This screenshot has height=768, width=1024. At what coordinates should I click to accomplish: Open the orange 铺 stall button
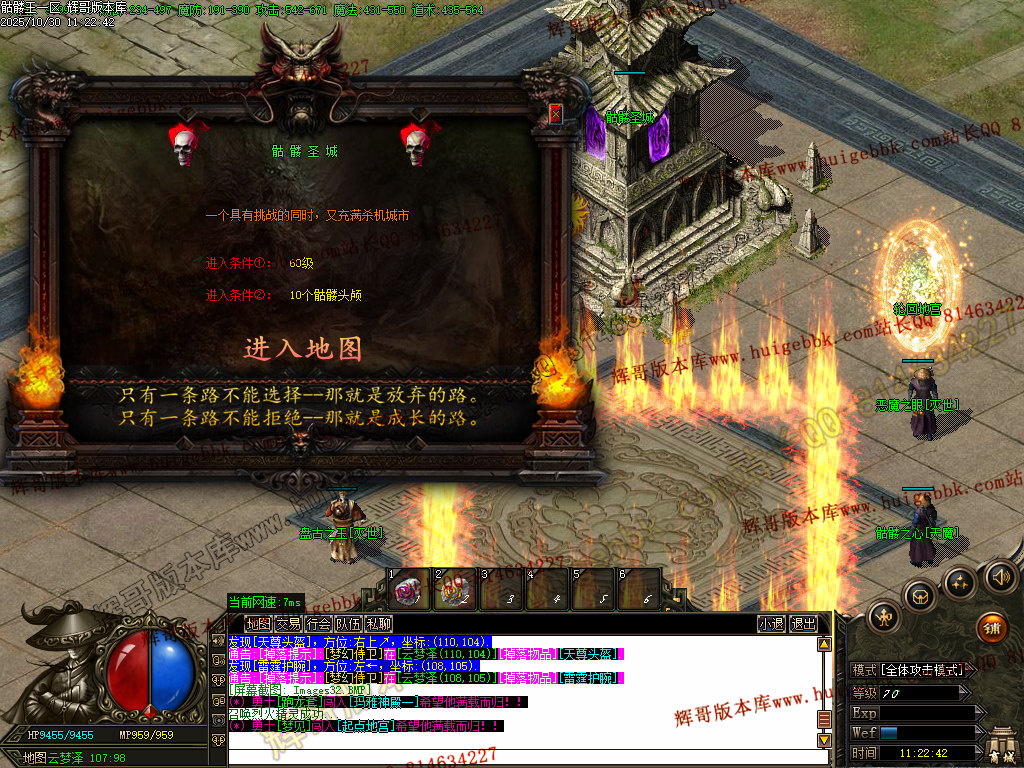pyautogui.click(x=991, y=628)
